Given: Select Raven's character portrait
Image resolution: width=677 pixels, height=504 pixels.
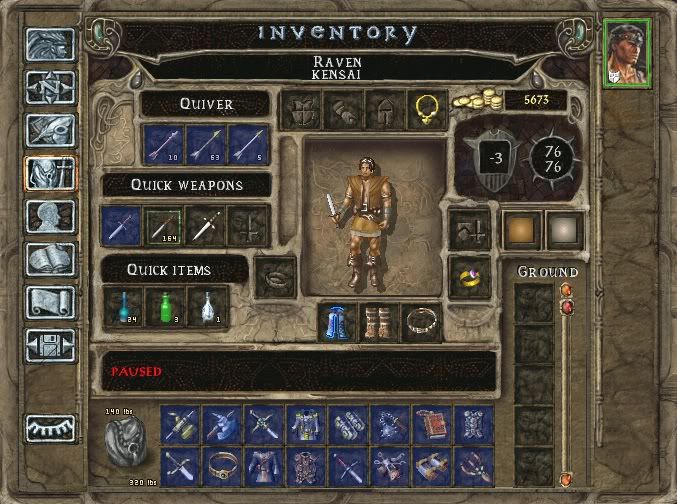Looking at the screenshot, I should [627, 53].
